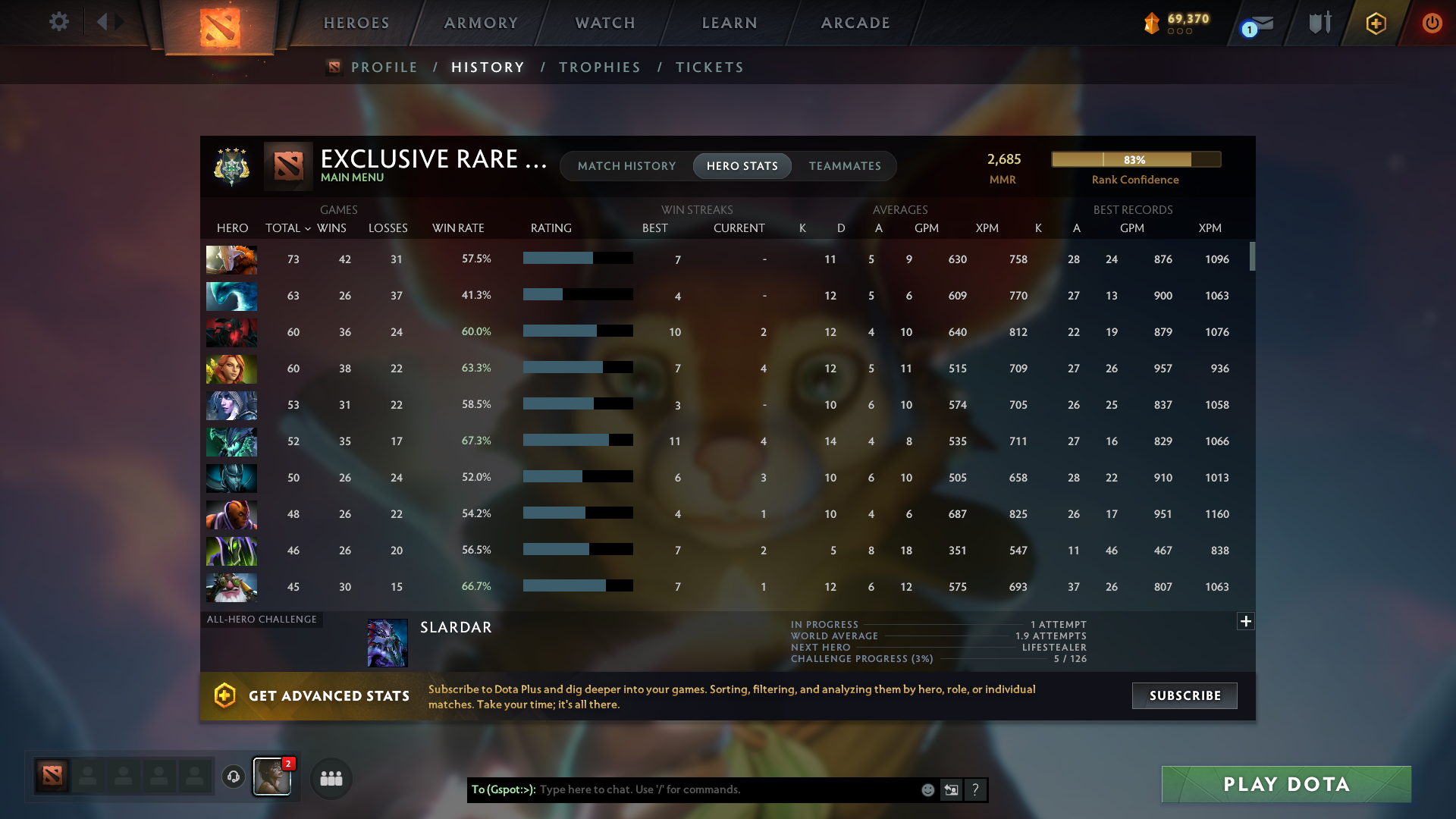Open the Trophies page from profile navigation
The height and width of the screenshot is (819, 1456).
click(599, 67)
